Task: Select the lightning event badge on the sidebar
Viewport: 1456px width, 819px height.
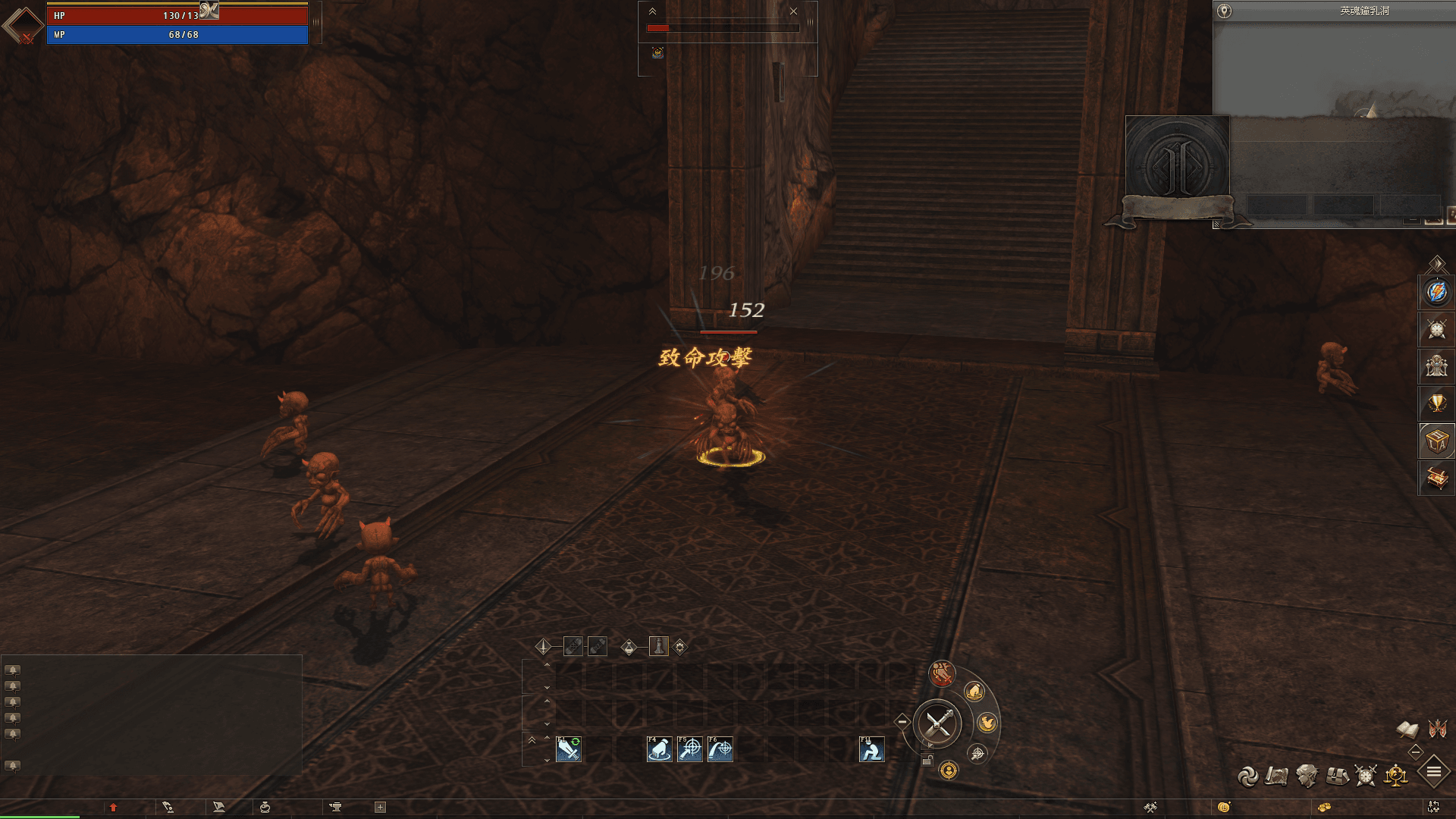Action: pyautogui.click(x=1436, y=292)
